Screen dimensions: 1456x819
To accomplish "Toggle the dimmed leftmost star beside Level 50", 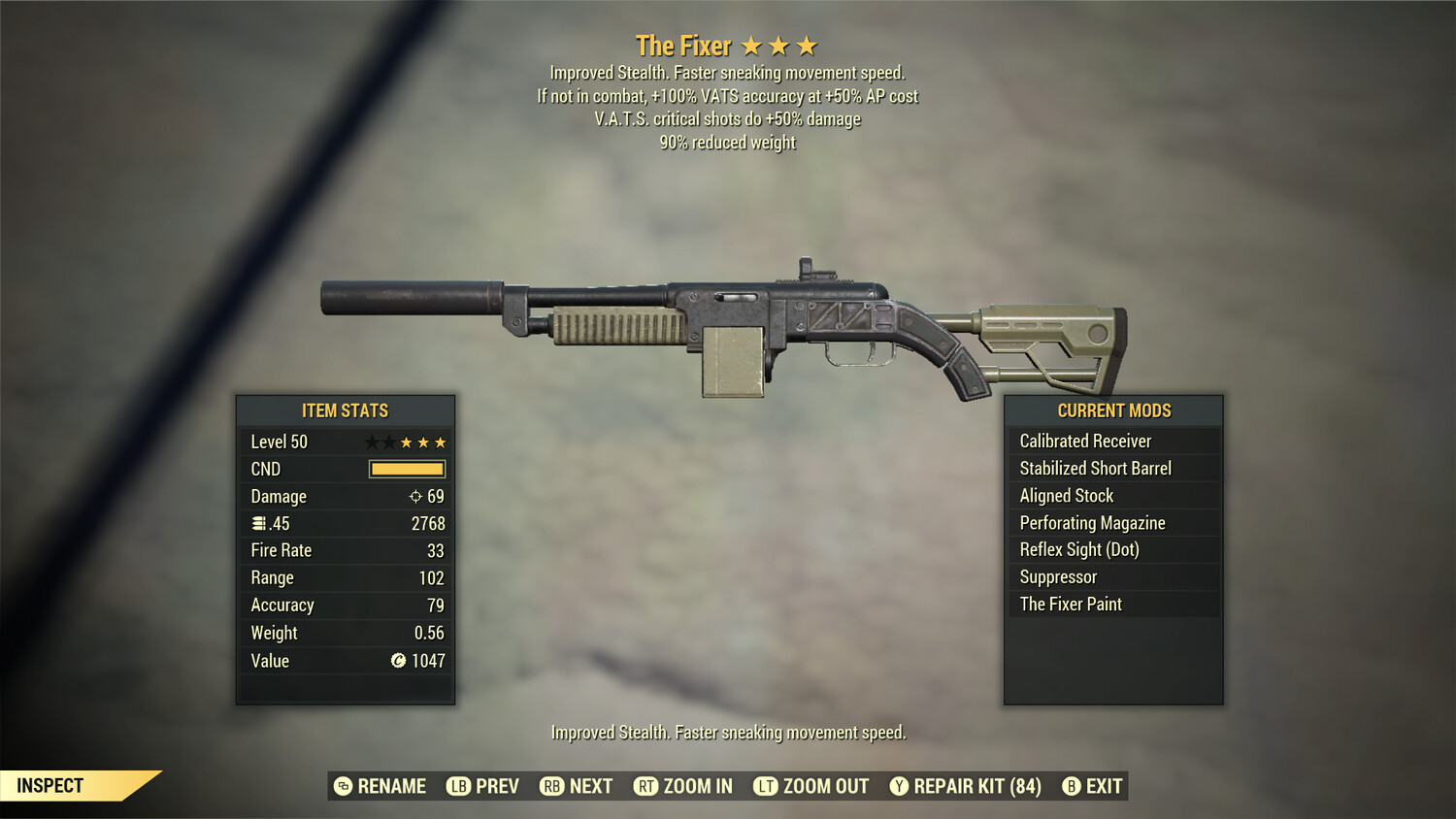I will [x=370, y=442].
